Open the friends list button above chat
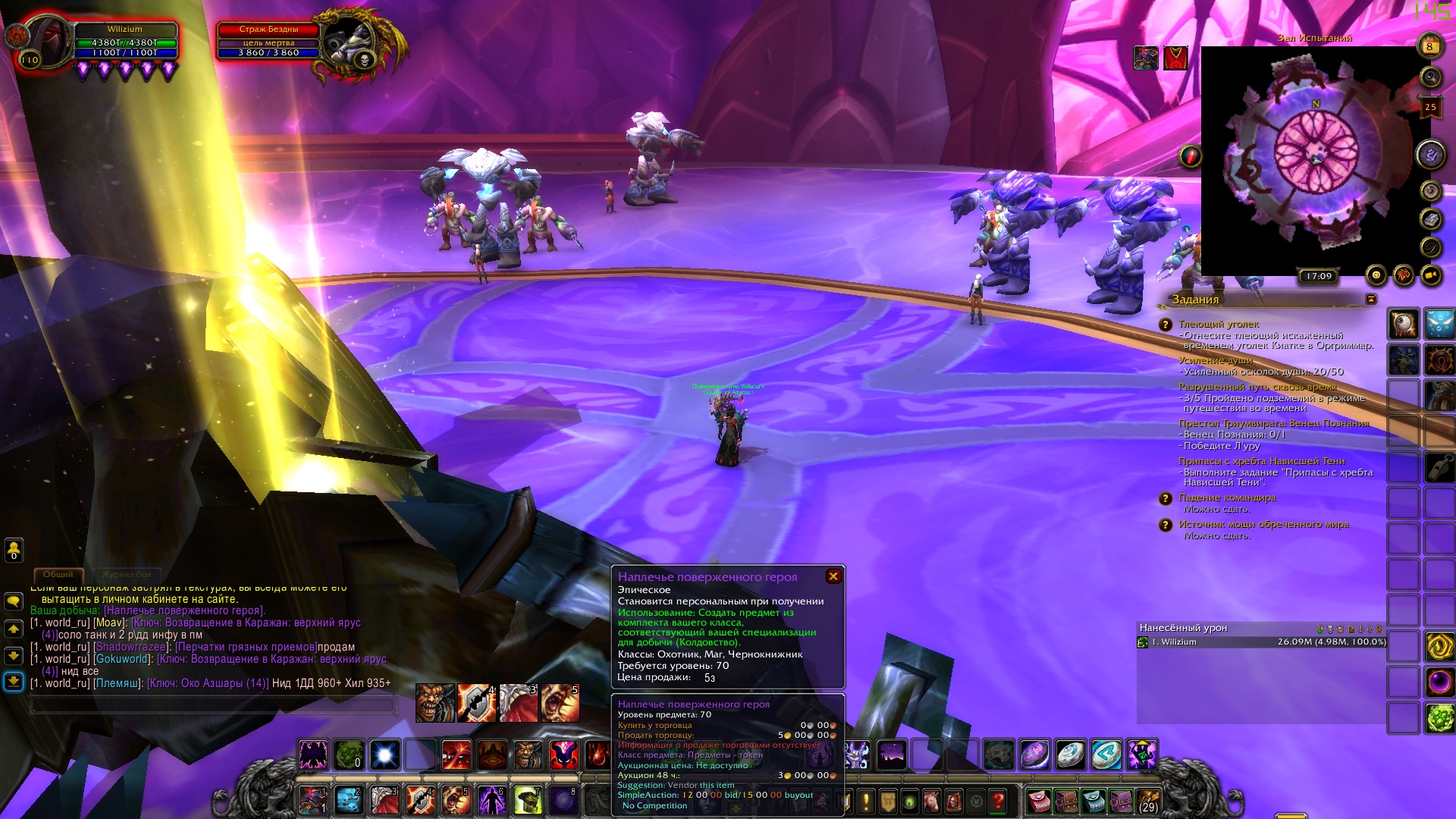 tap(14, 549)
